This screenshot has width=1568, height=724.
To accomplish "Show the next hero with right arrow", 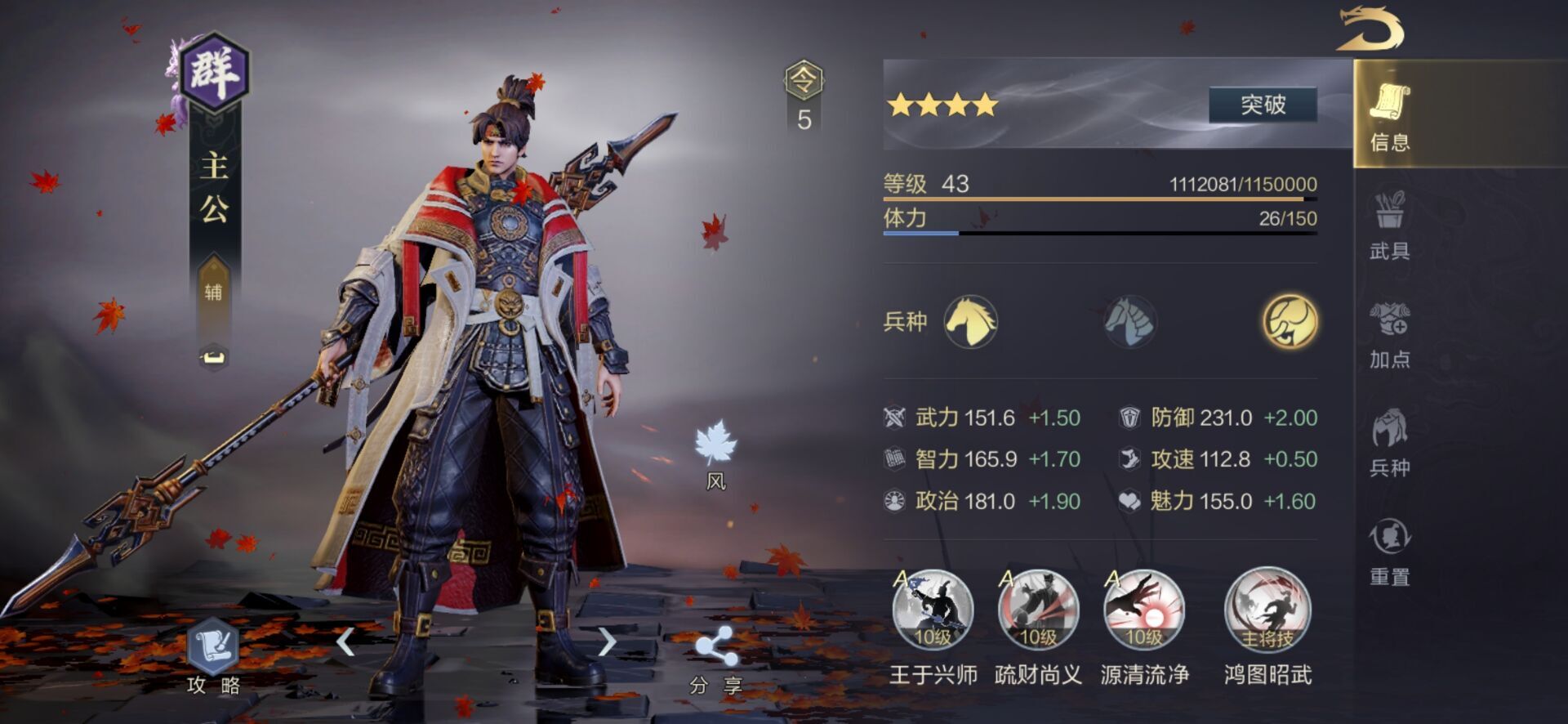I will coord(606,642).
